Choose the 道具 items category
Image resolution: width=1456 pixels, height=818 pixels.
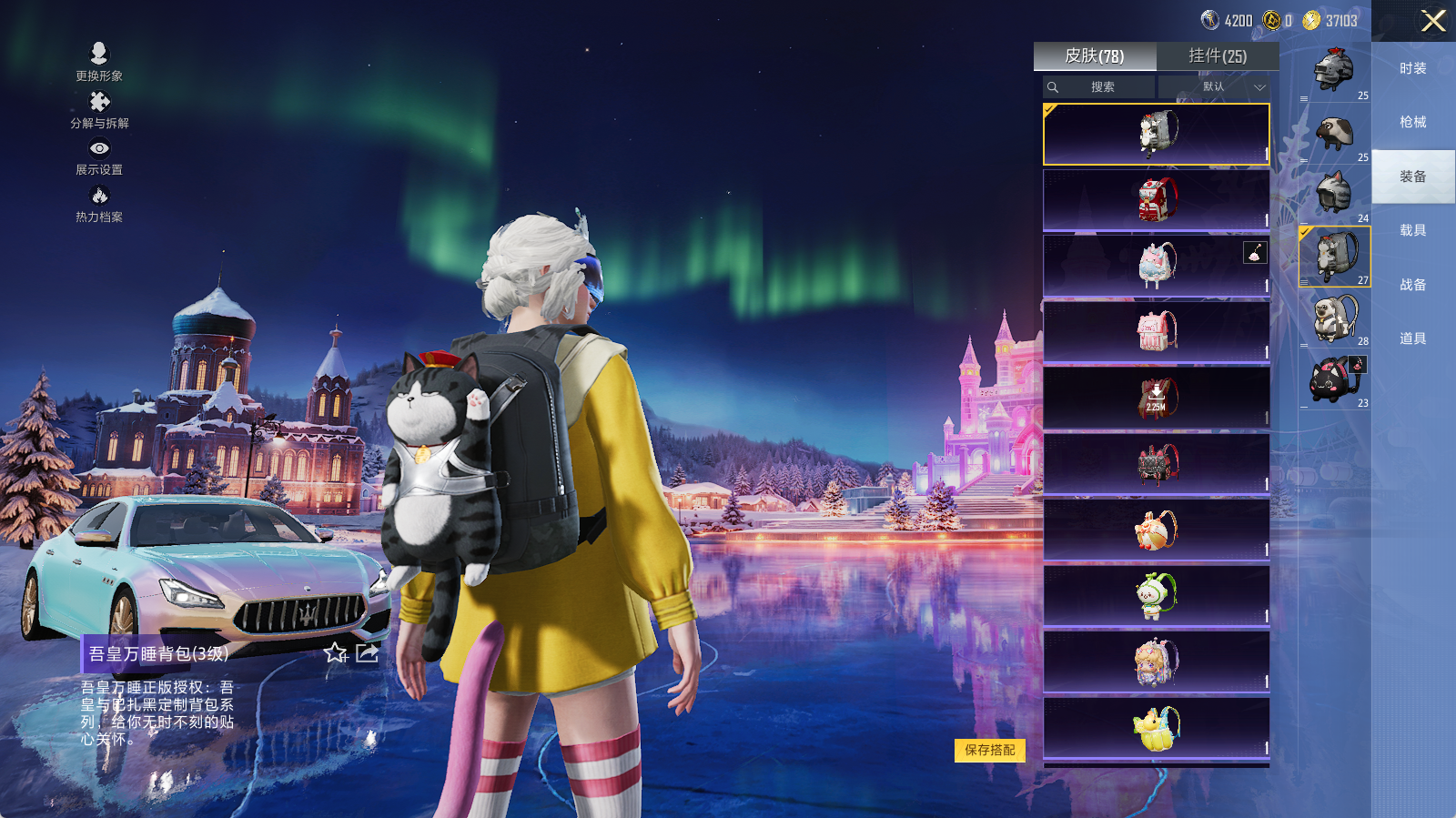click(x=1412, y=338)
